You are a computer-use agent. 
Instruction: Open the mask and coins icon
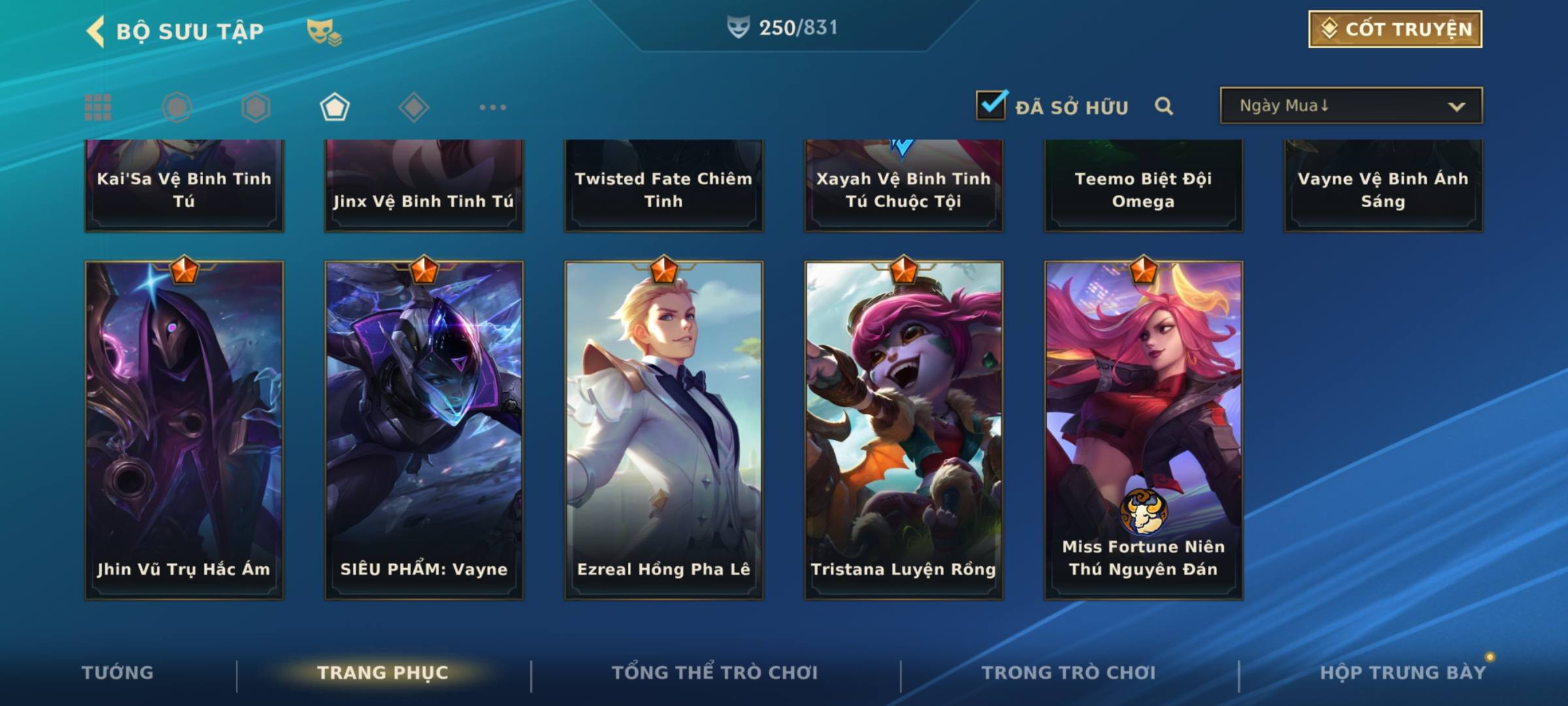(x=324, y=31)
